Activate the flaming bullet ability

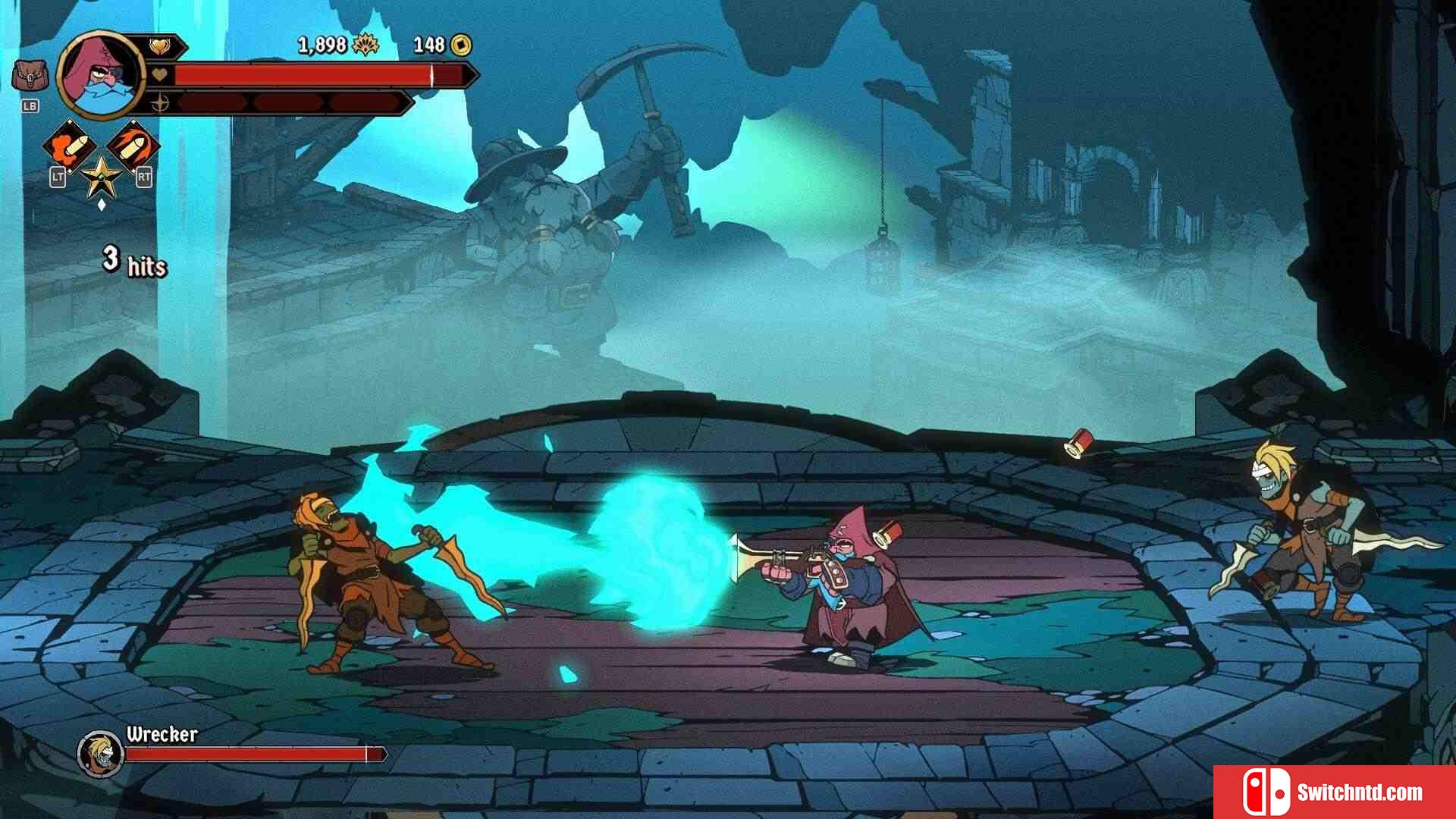(133, 144)
